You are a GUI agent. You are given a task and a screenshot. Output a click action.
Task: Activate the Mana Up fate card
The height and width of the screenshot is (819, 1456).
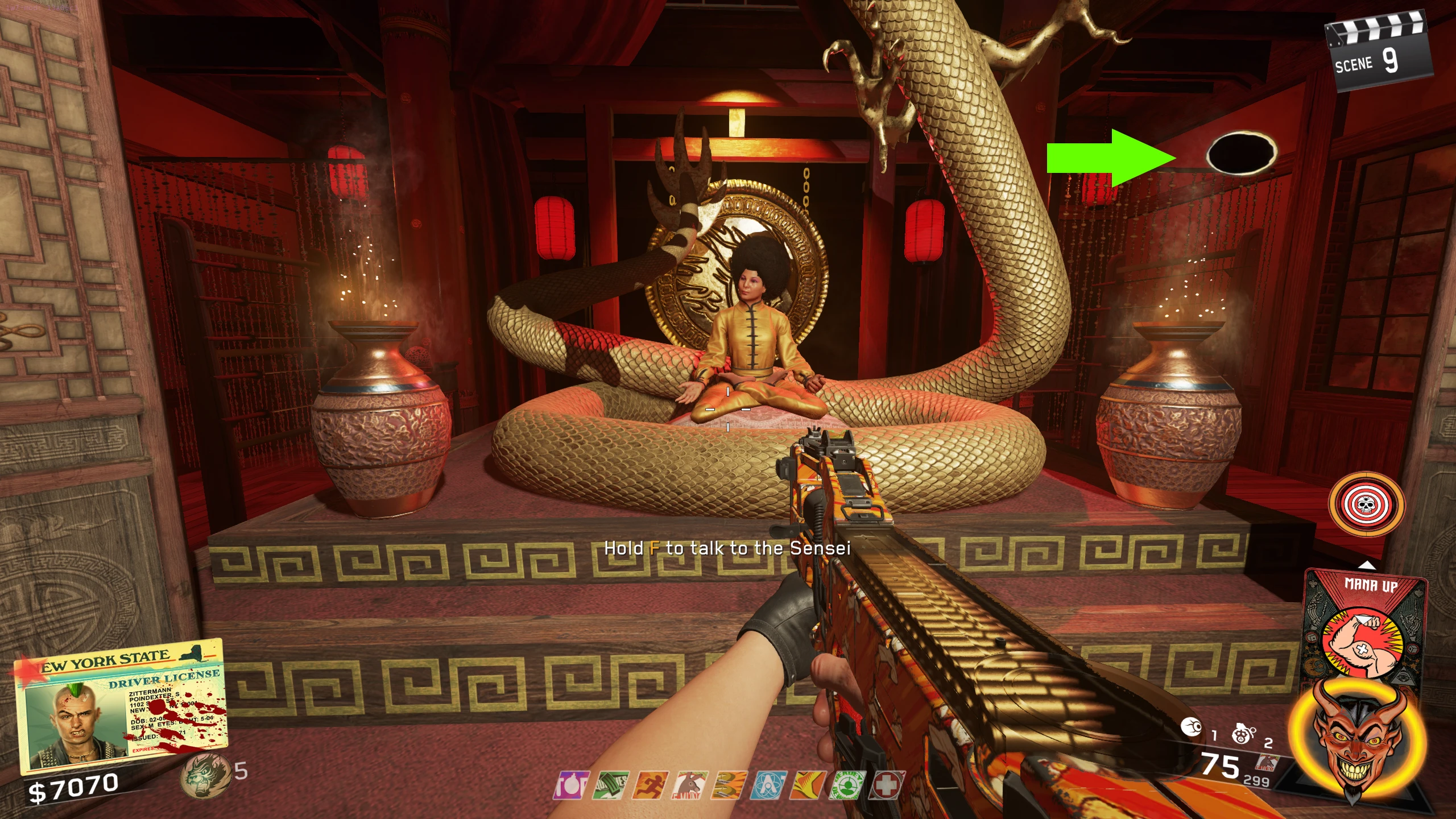(x=1365, y=626)
